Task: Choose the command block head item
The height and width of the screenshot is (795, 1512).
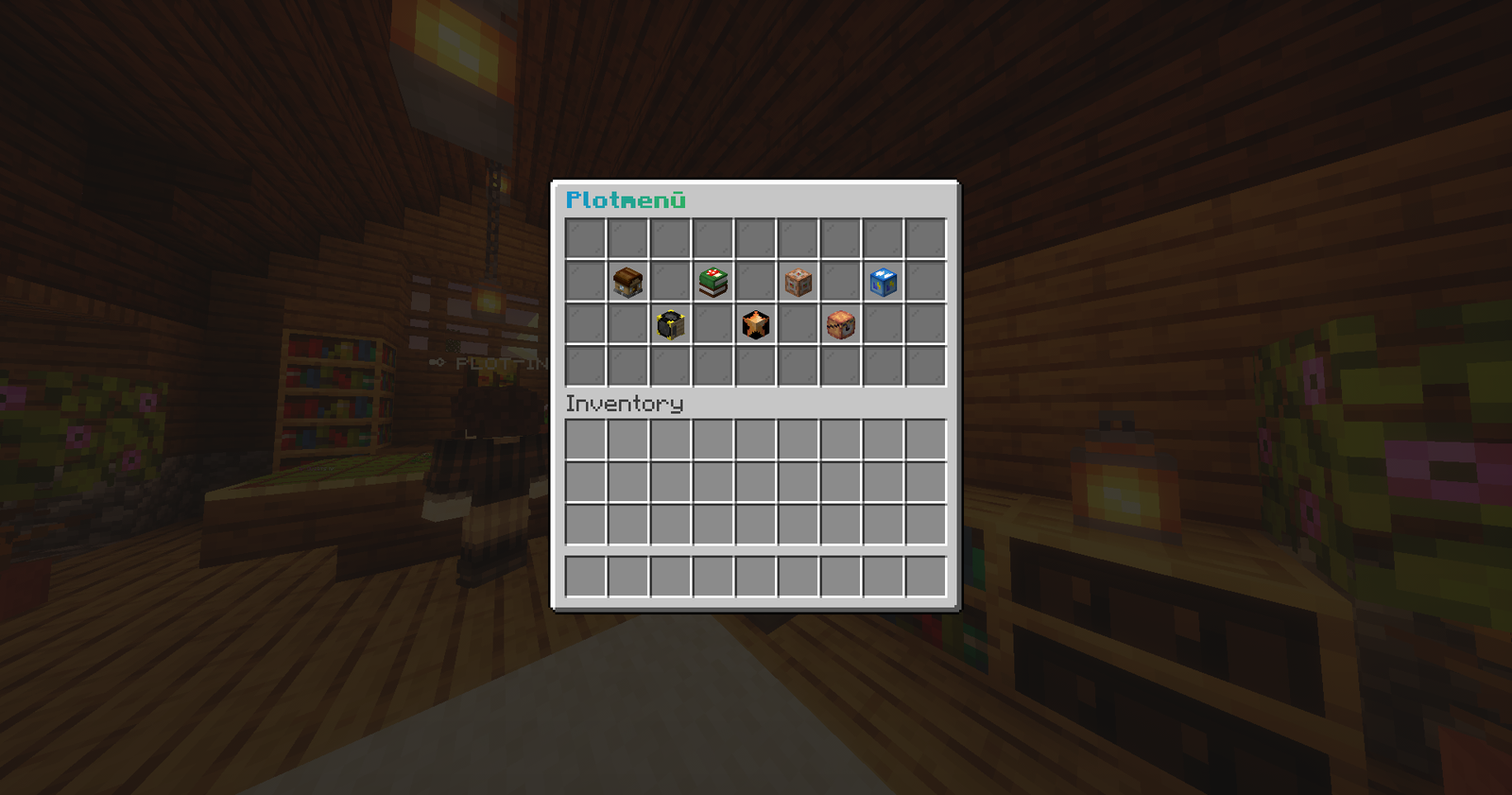Action: click(799, 282)
